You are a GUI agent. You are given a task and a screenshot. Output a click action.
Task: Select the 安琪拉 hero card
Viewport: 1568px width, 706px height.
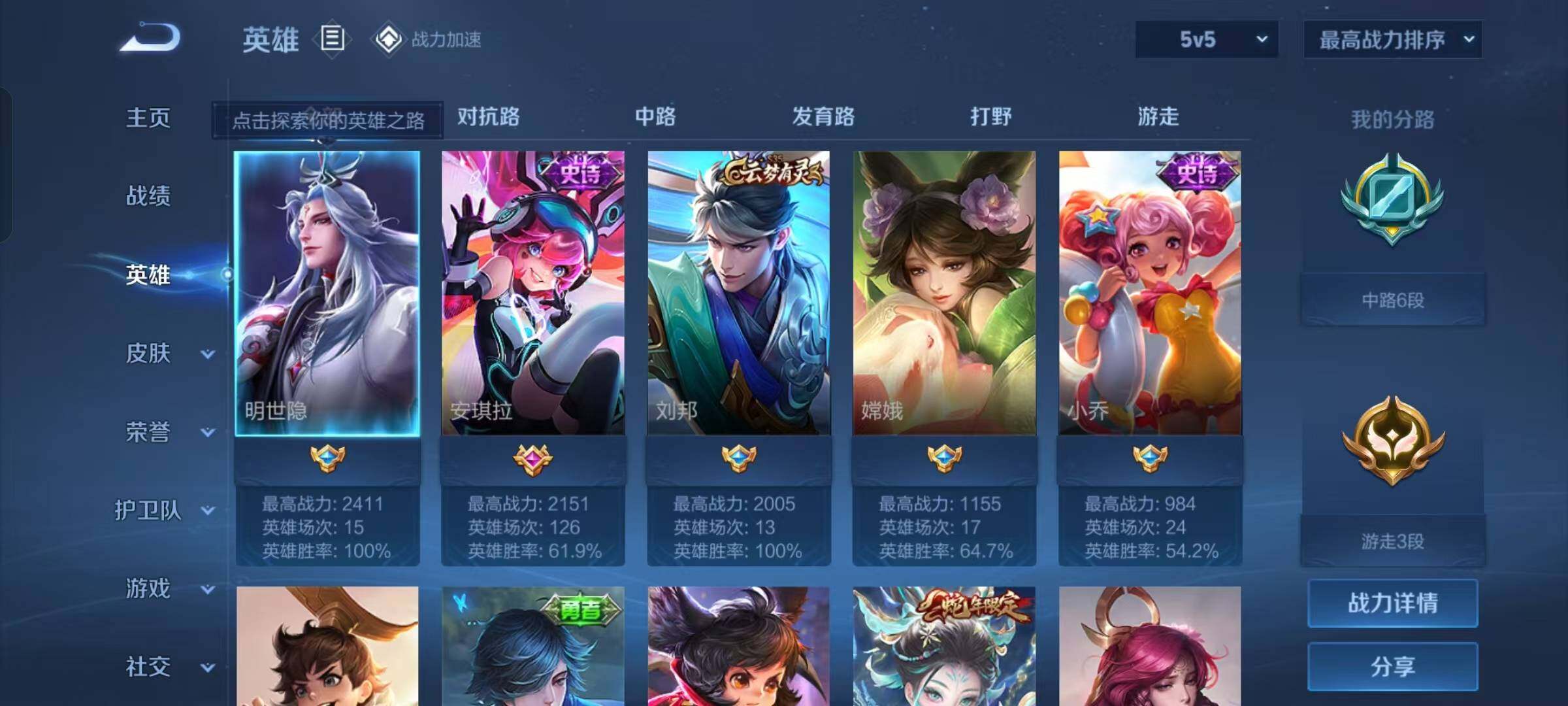532,294
